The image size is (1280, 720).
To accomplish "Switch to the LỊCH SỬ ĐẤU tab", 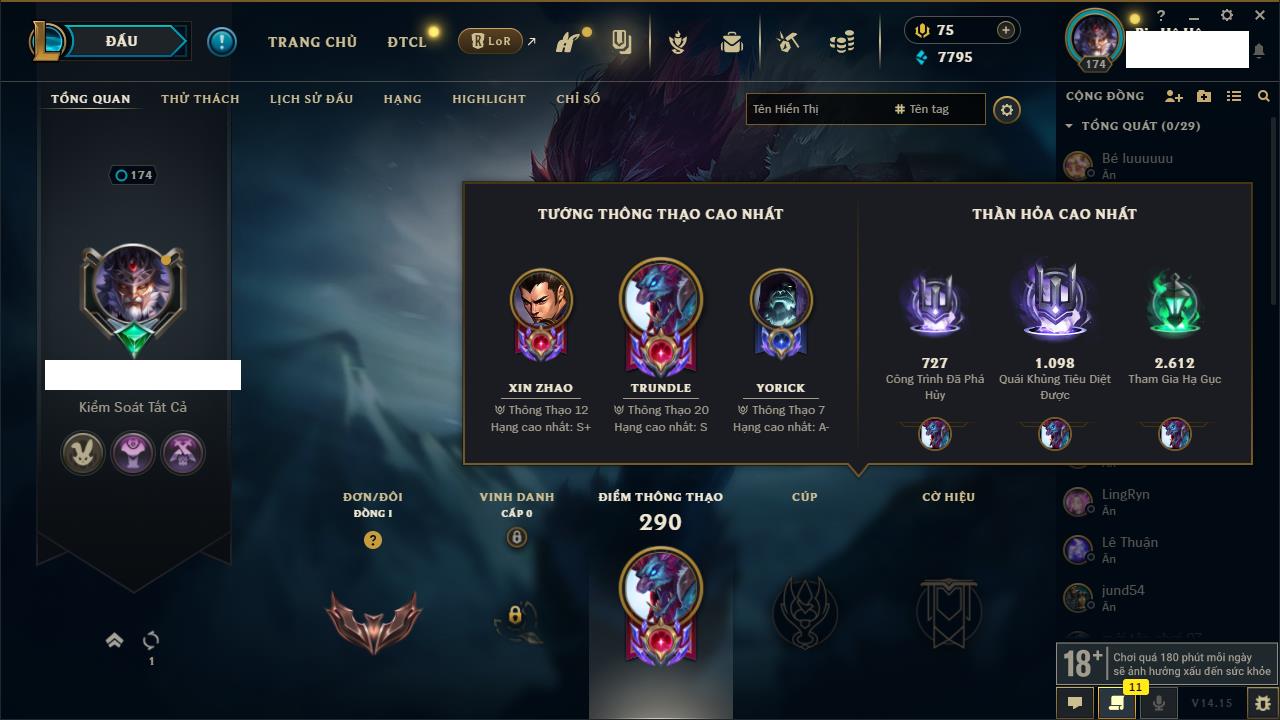I will (x=311, y=99).
